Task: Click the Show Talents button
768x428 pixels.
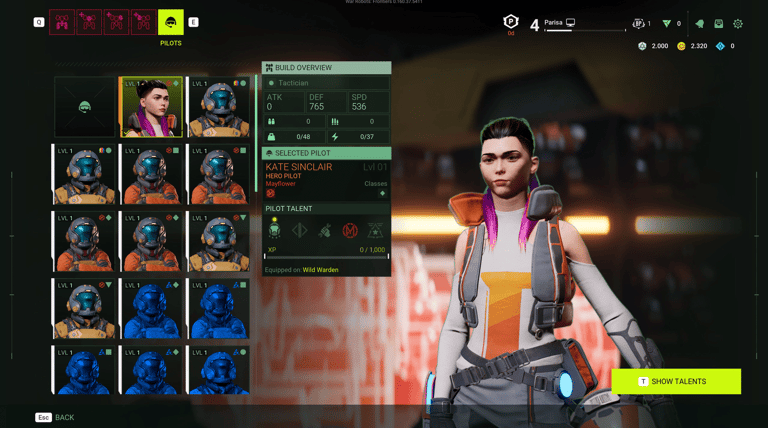Action: coord(676,381)
